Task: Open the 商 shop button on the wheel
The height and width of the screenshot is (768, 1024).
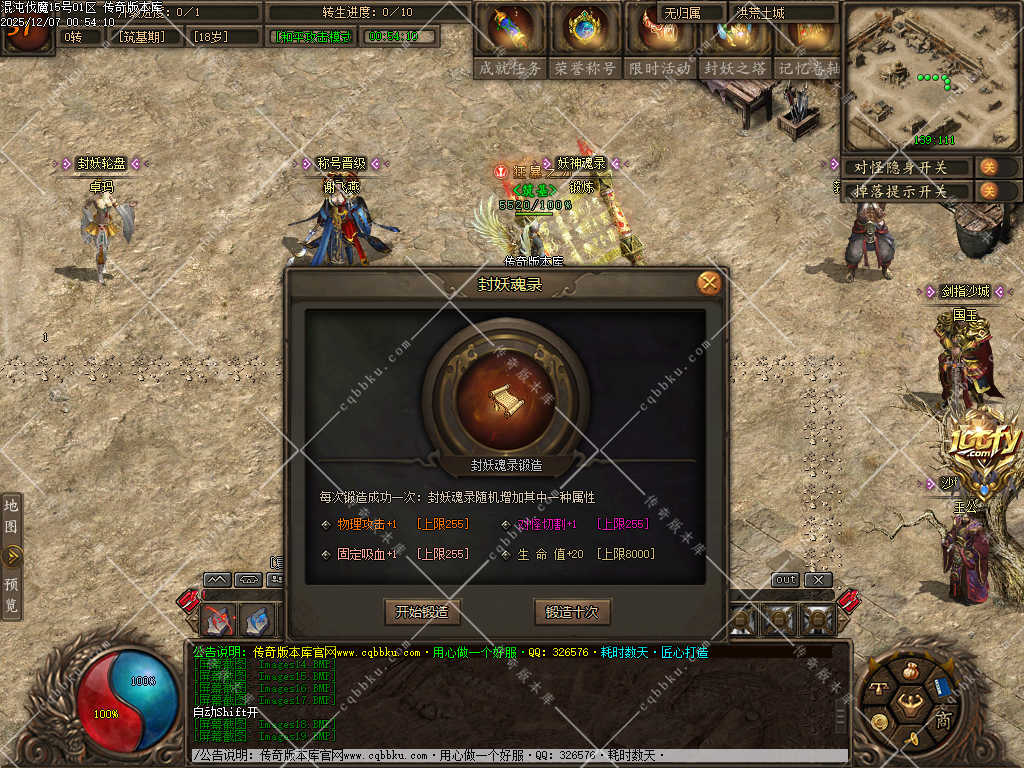Action: point(942,721)
